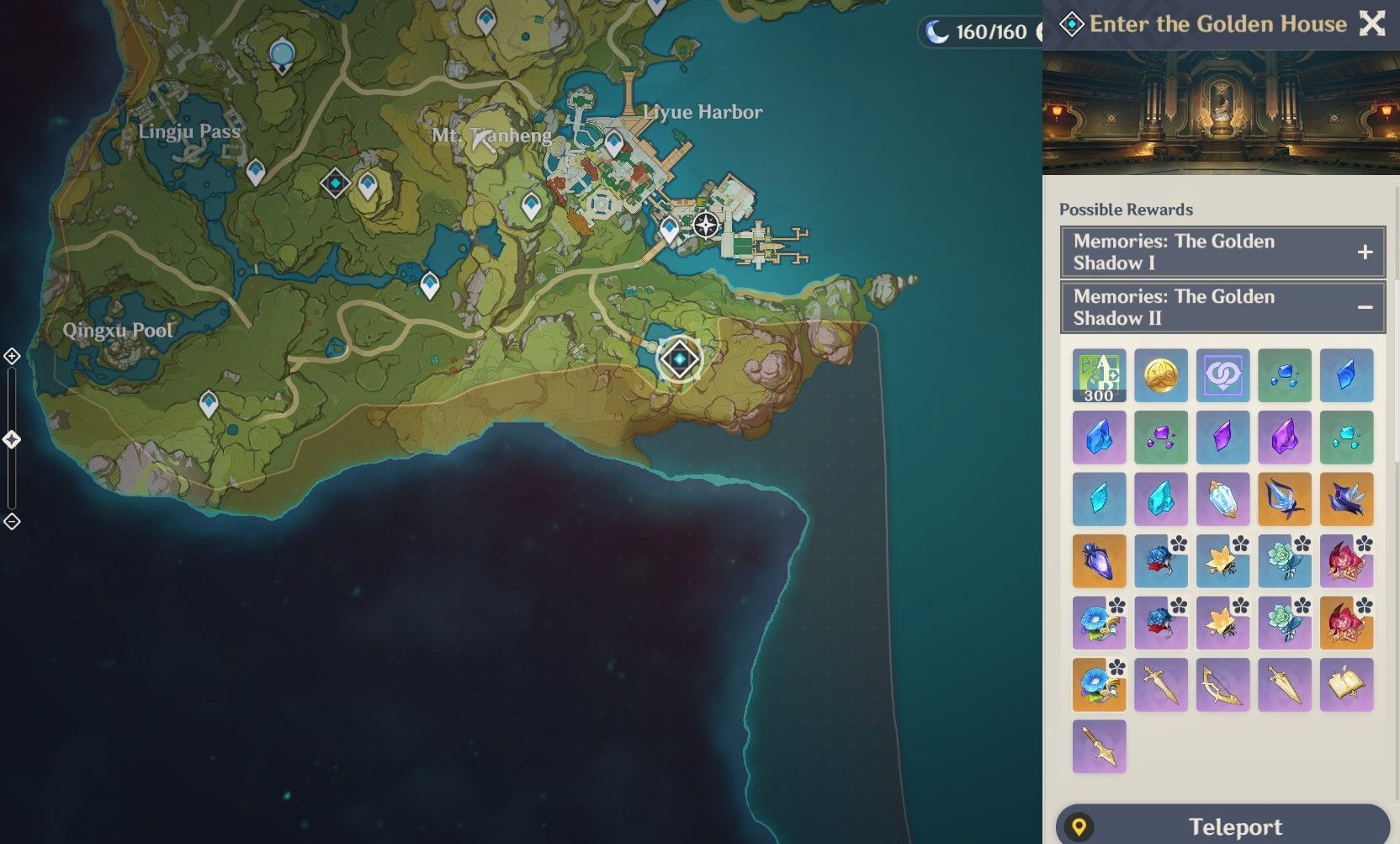
Task: Click the map zoom slider handle
Action: point(12,439)
